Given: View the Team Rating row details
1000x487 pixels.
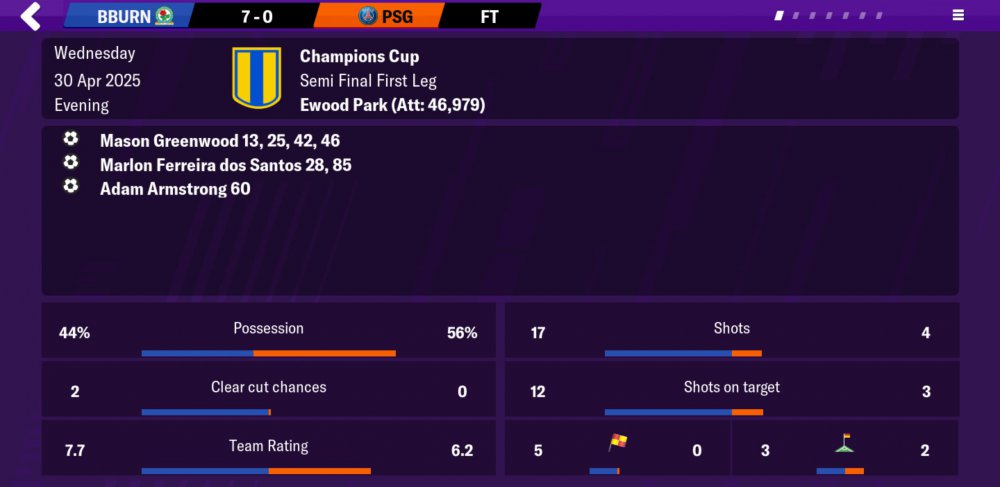Looking at the screenshot, I should point(268,448).
